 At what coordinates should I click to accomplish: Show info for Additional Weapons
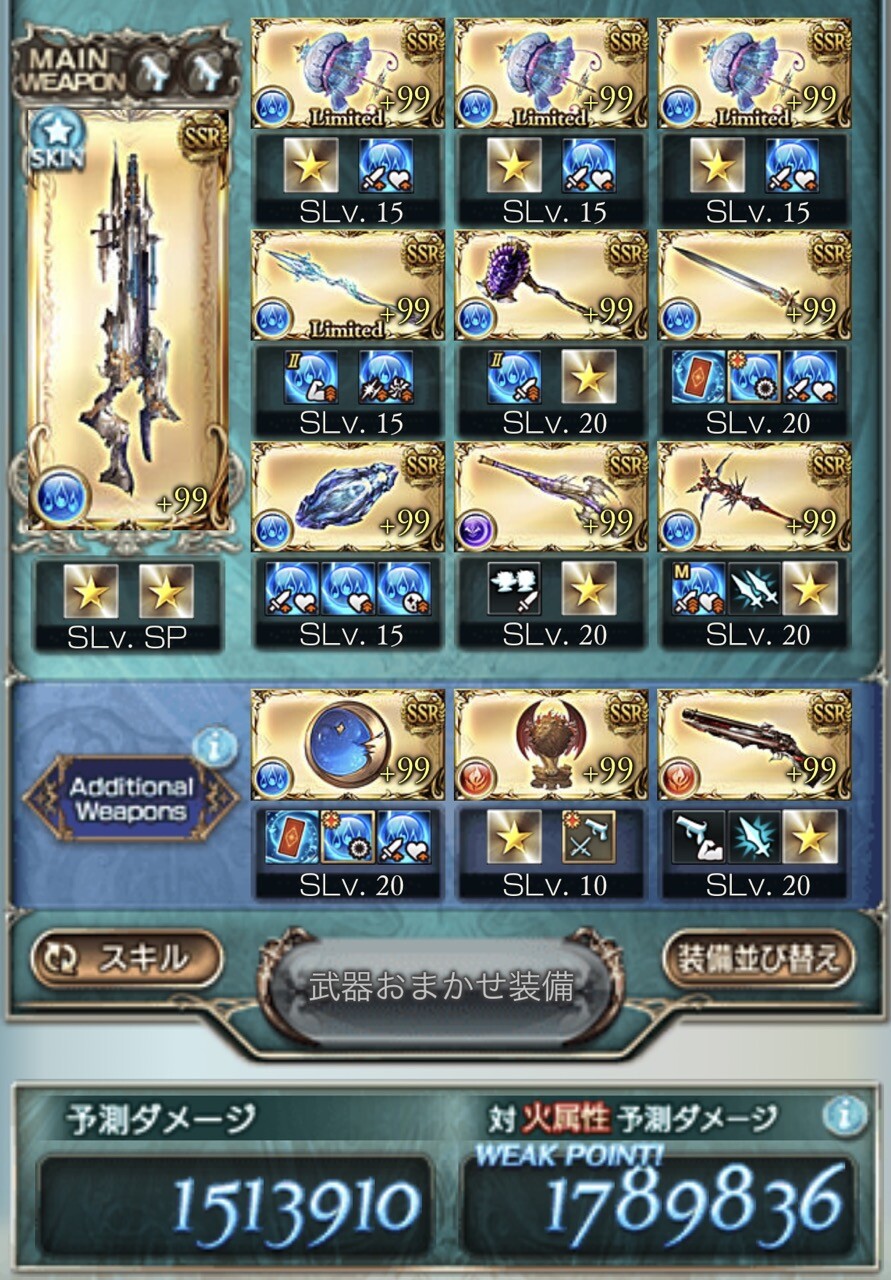[x=215, y=745]
